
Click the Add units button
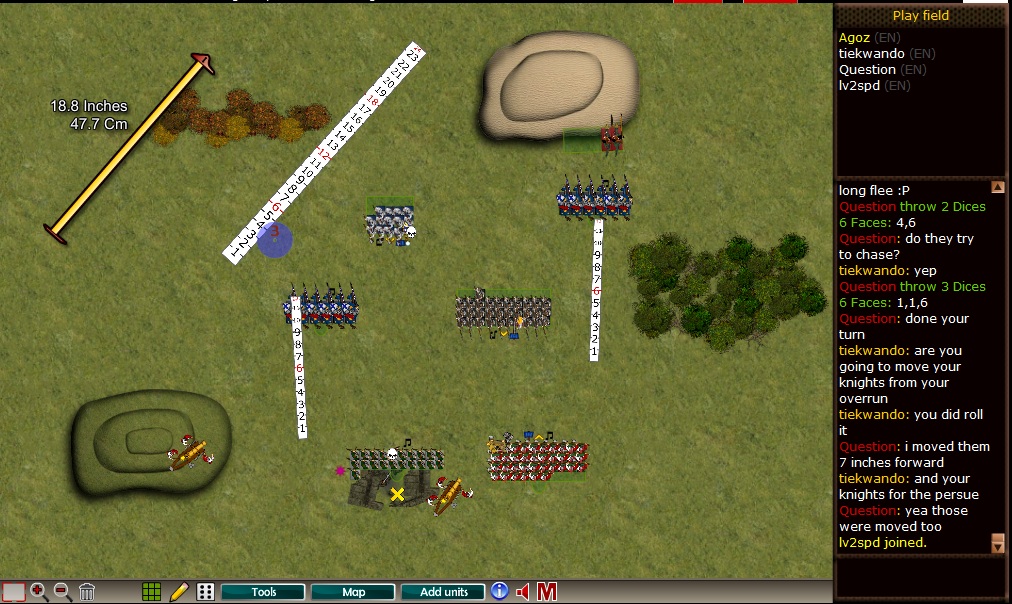[443, 592]
